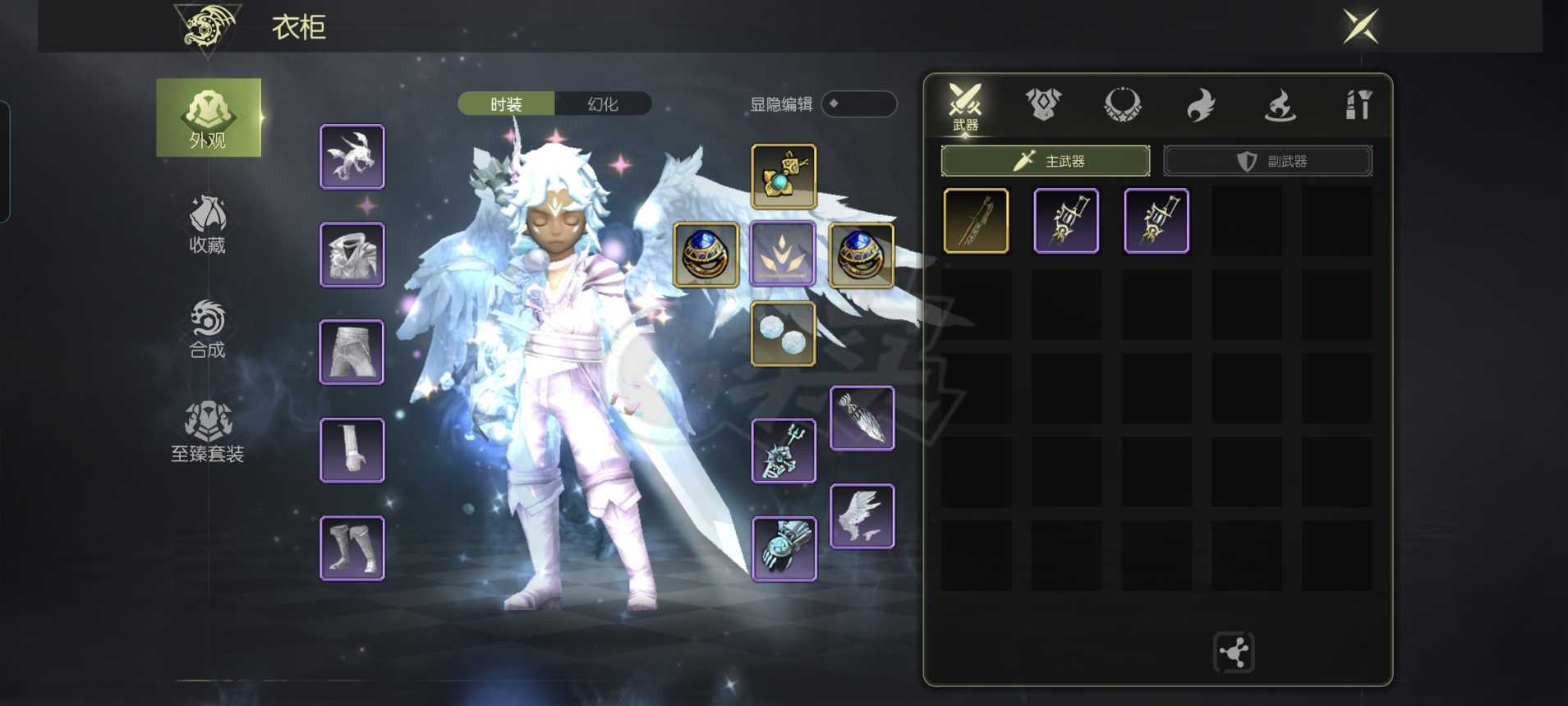Toggle the 显隐编辑 visibility switch
Viewport: 1568px width, 706px height.
(x=858, y=104)
